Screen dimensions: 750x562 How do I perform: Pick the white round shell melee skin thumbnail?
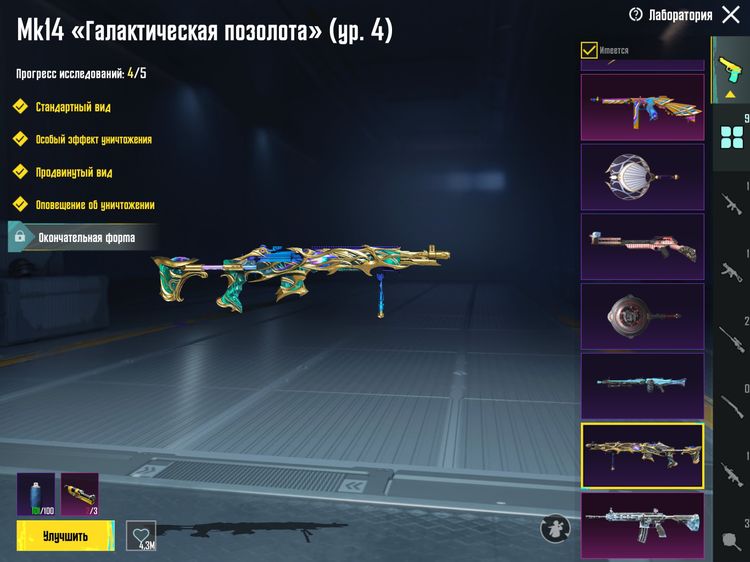[642, 176]
